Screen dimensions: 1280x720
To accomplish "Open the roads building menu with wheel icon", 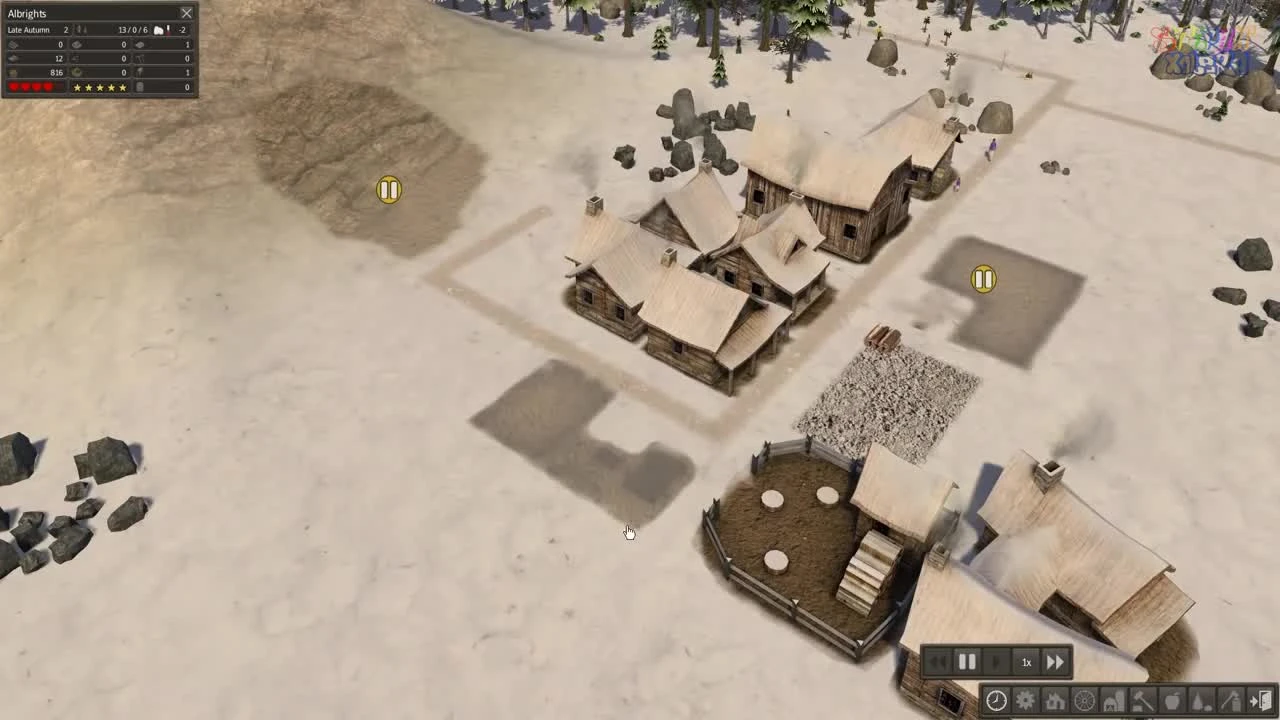I will [1084, 700].
